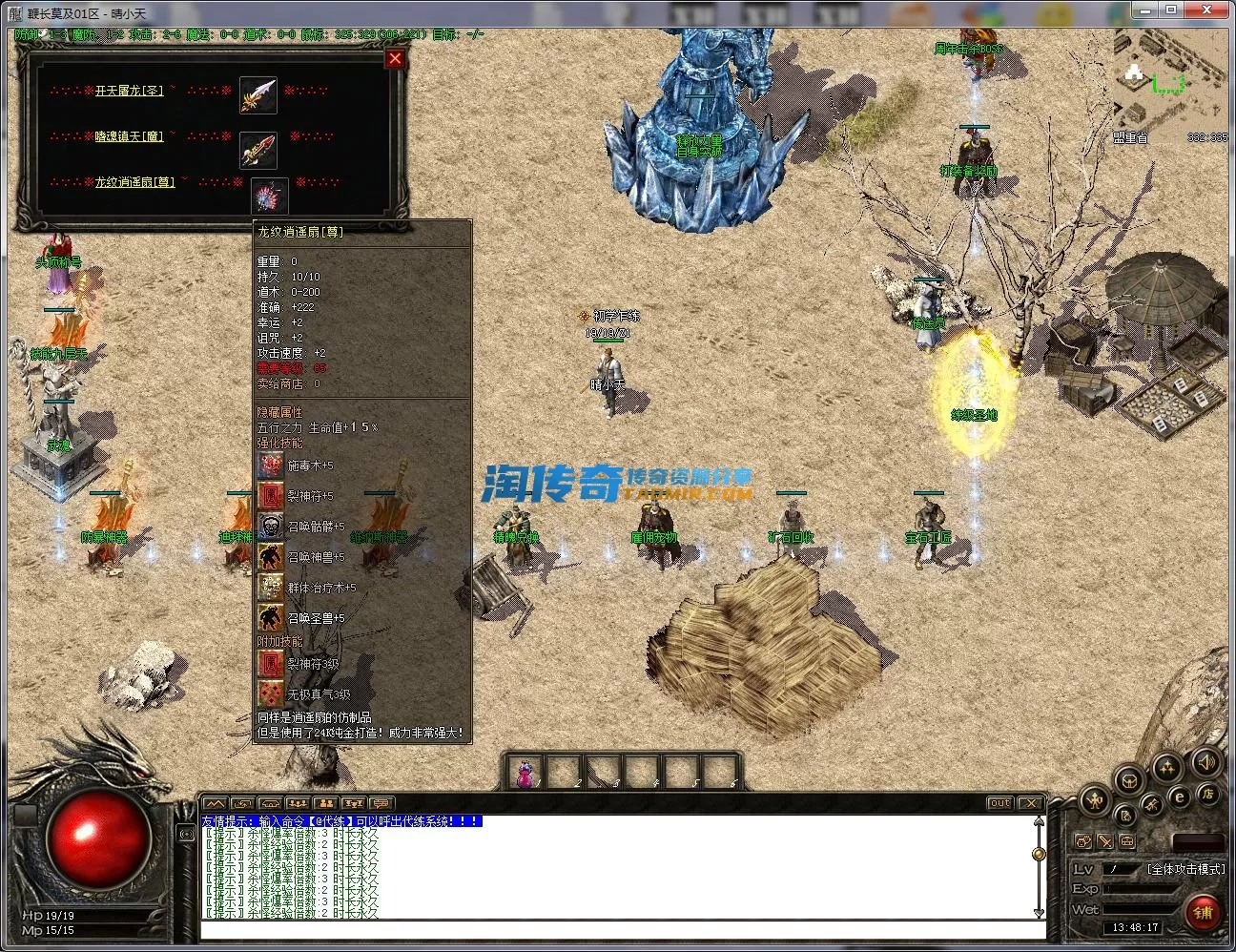Select the 开天屠龙[圣] weapon link

129,91
